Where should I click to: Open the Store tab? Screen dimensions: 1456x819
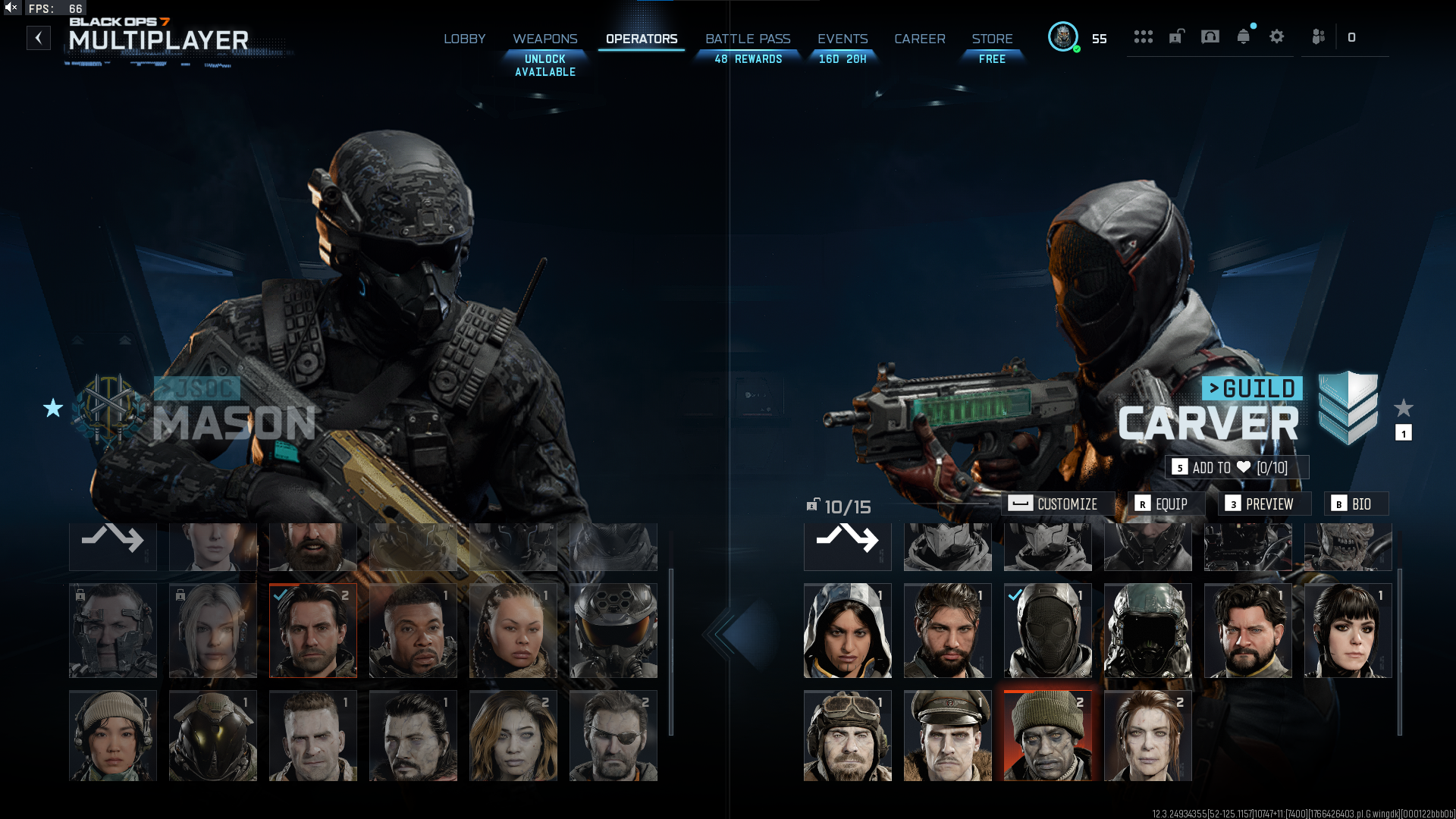[992, 39]
